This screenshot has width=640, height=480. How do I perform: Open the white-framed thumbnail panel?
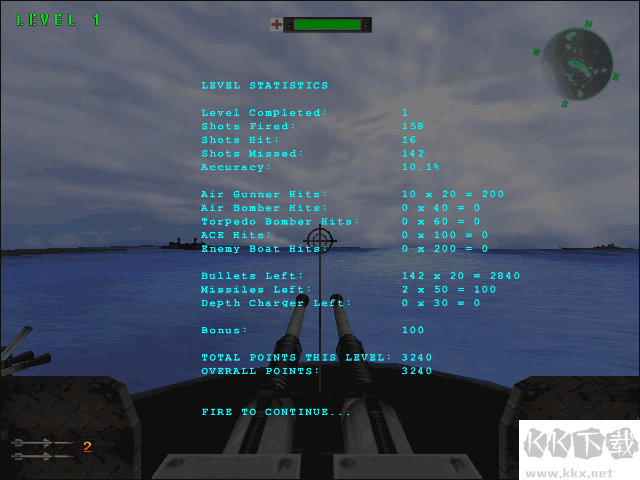581,452
